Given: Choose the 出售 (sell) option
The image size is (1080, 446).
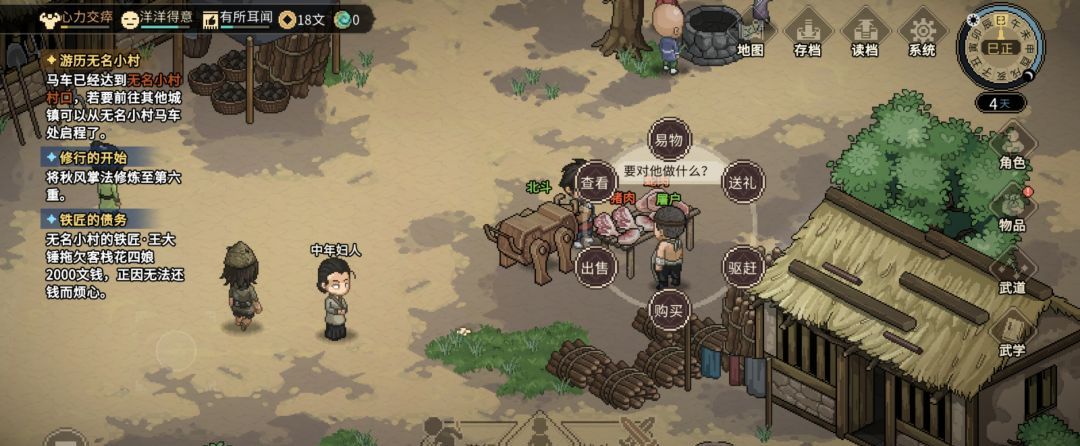Looking at the screenshot, I should 594,266.
